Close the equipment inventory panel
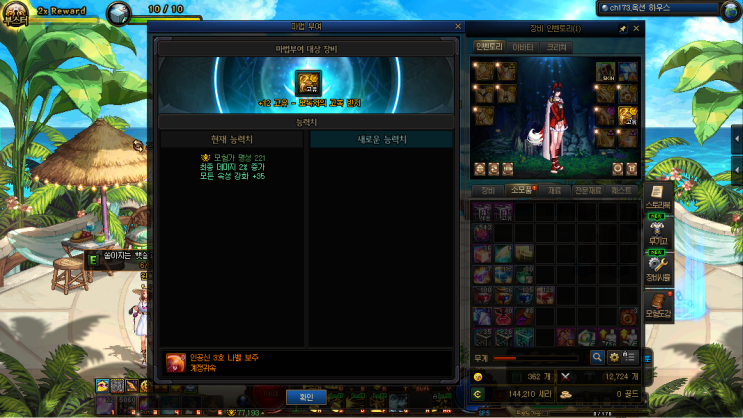The image size is (743, 418). [x=636, y=29]
